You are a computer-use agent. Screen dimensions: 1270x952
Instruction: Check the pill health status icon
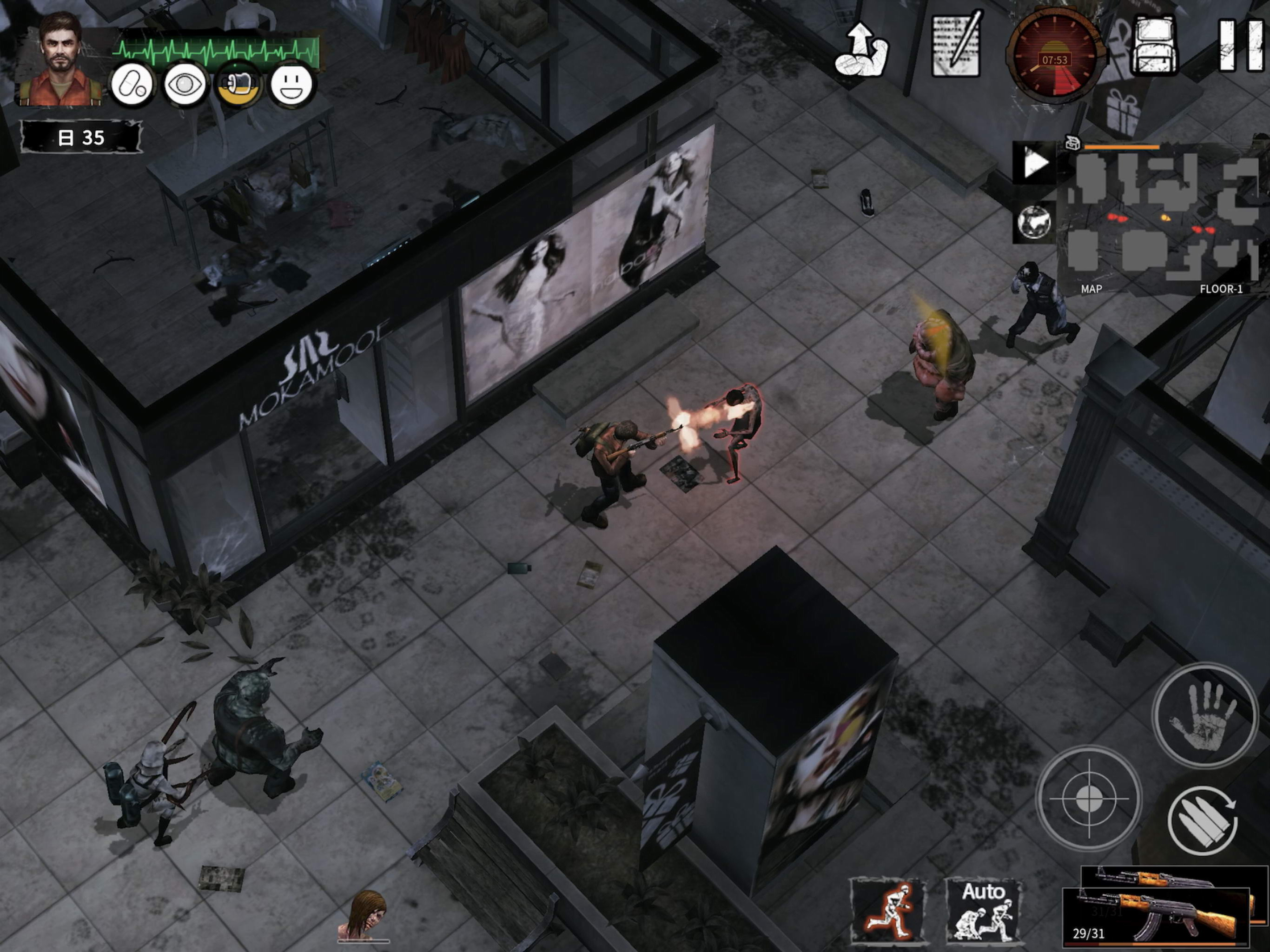coord(132,86)
